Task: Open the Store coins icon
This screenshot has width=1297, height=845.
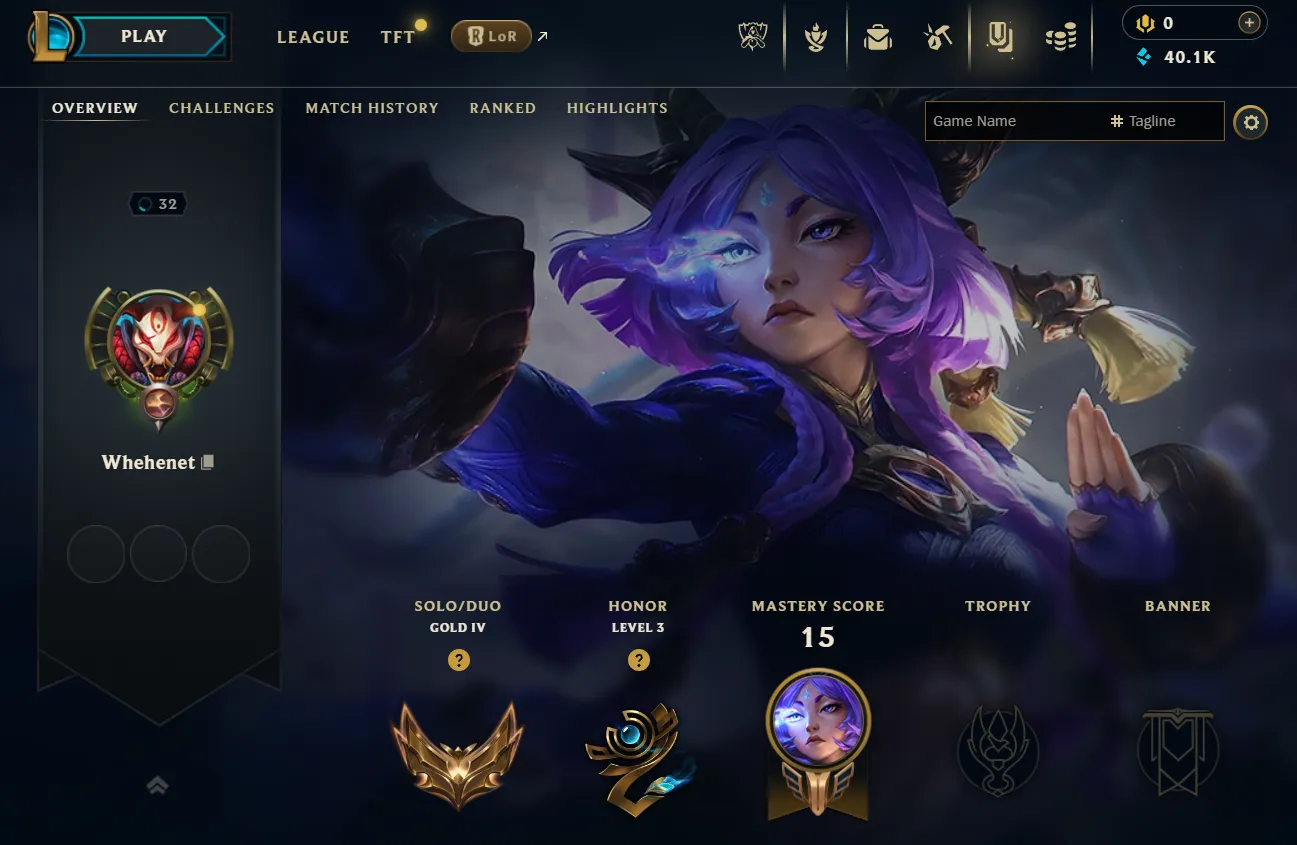Action: tap(1061, 36)
